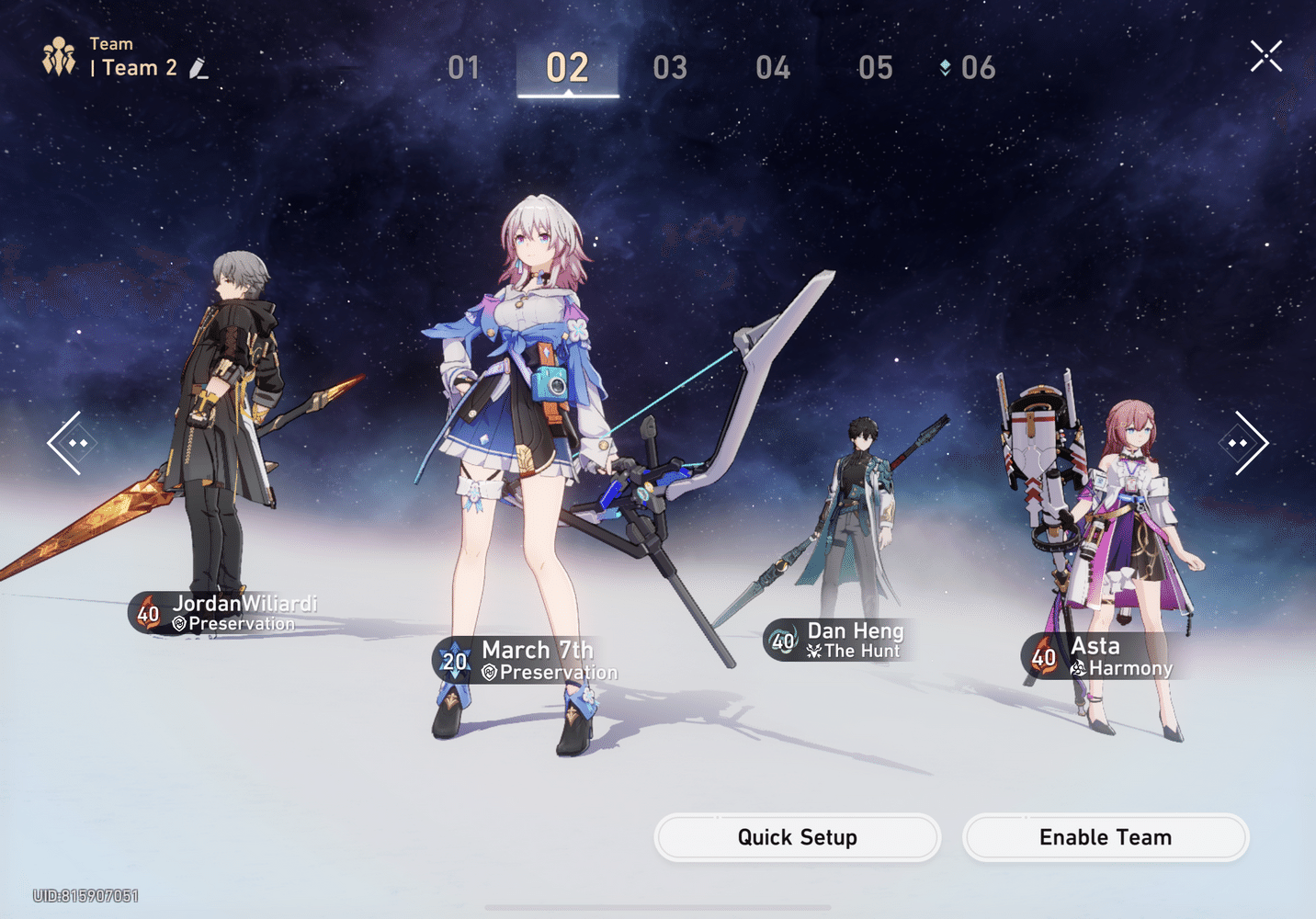Show the previous team with left arrow
The width and height of the screenshot is (1316, 919).
click(67, 443)
